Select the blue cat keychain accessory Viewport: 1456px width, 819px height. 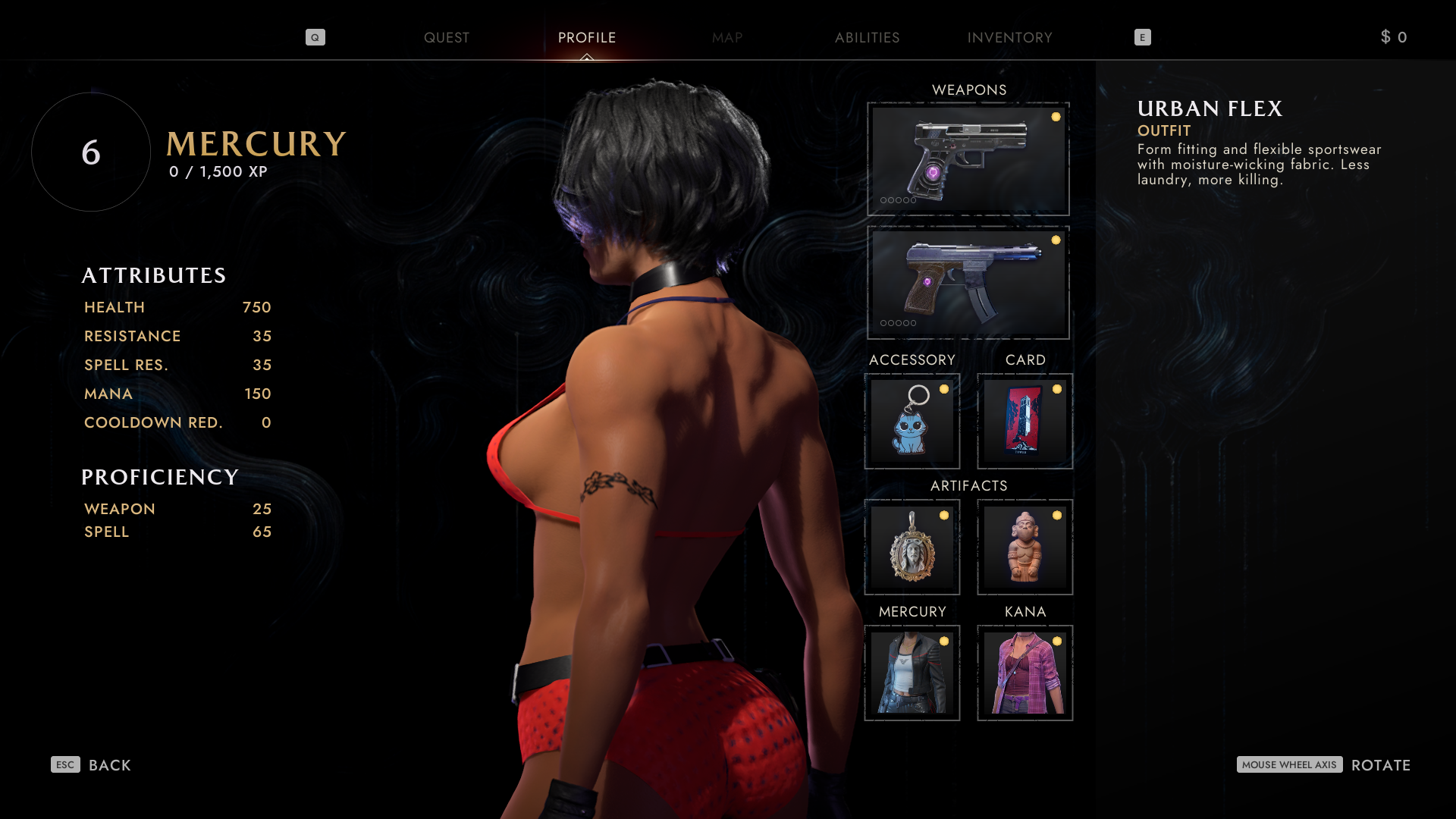[x=912, y=421]
